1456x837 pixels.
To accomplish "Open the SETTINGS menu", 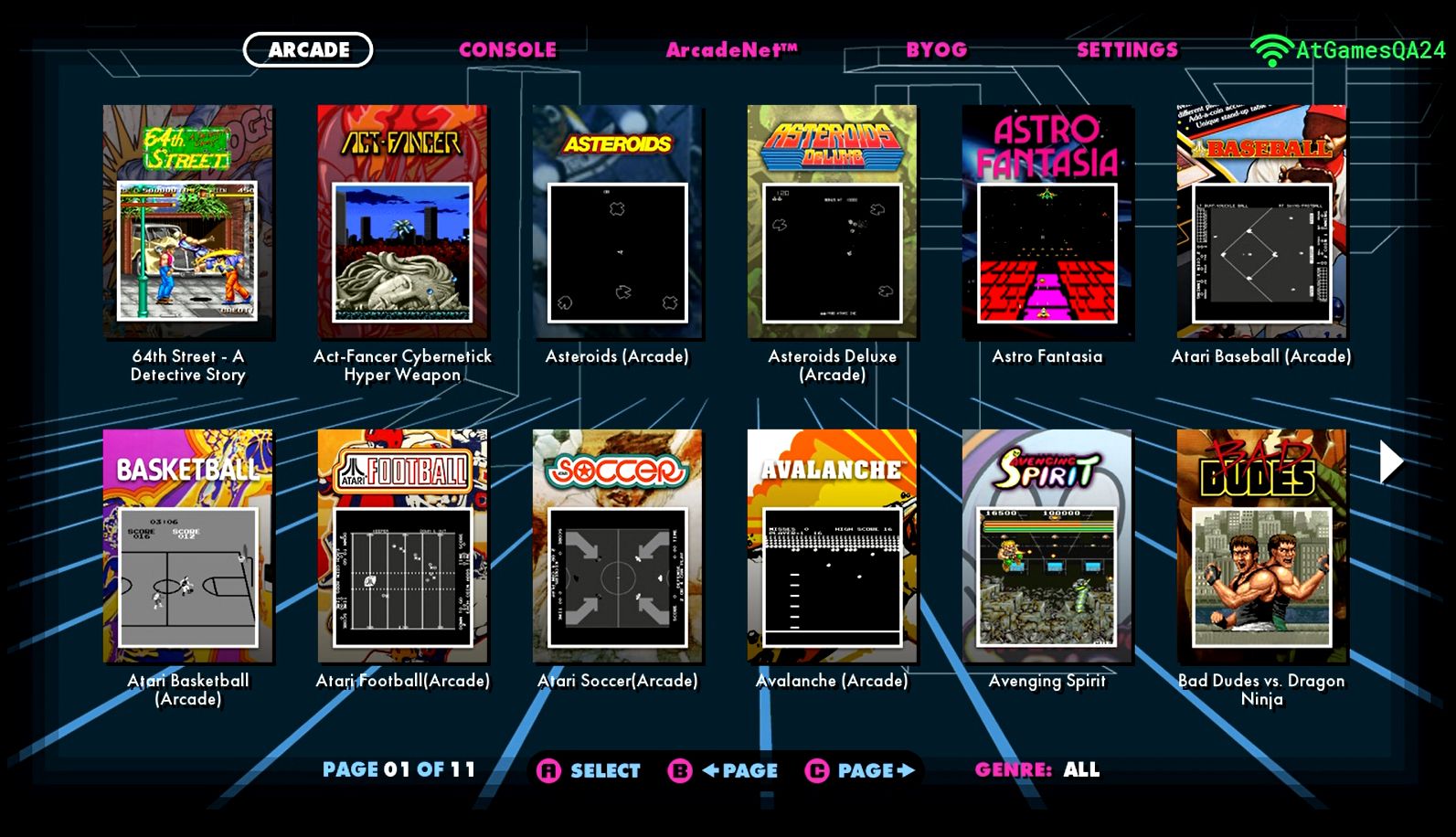I will tap(1127, 49).
